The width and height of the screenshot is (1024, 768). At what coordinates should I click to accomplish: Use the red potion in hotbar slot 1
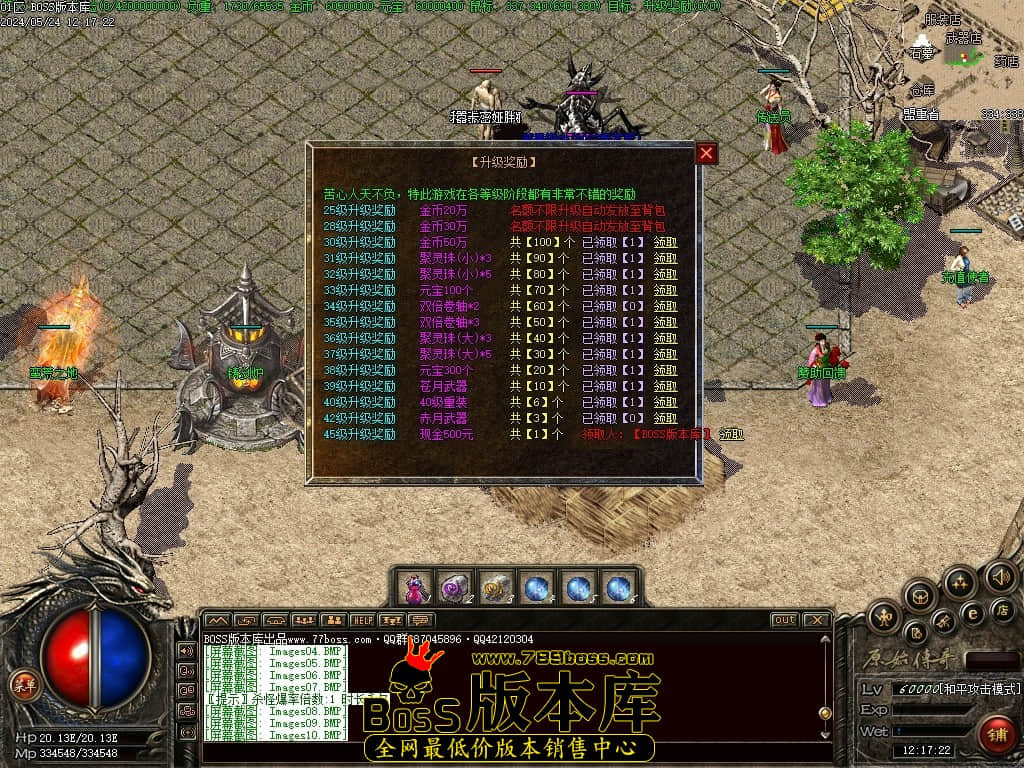coord(414,588)
